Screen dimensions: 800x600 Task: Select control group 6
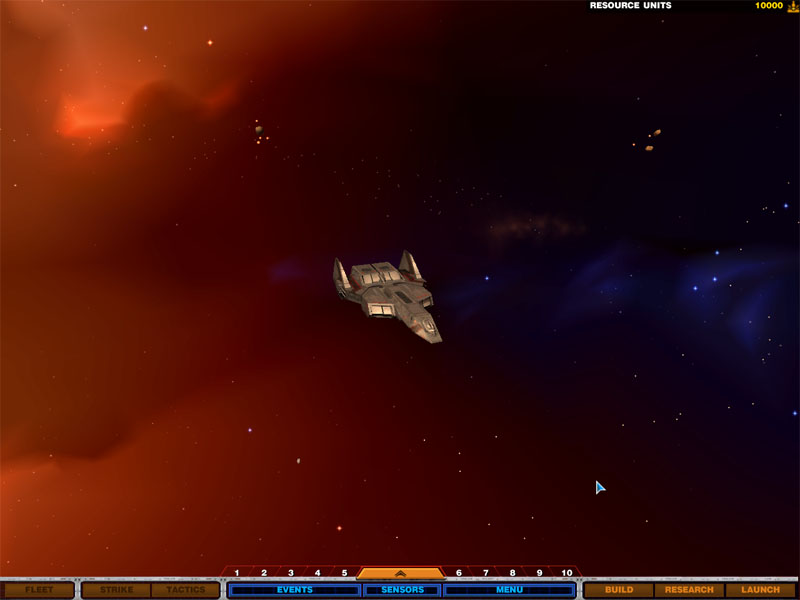(459, 573)
